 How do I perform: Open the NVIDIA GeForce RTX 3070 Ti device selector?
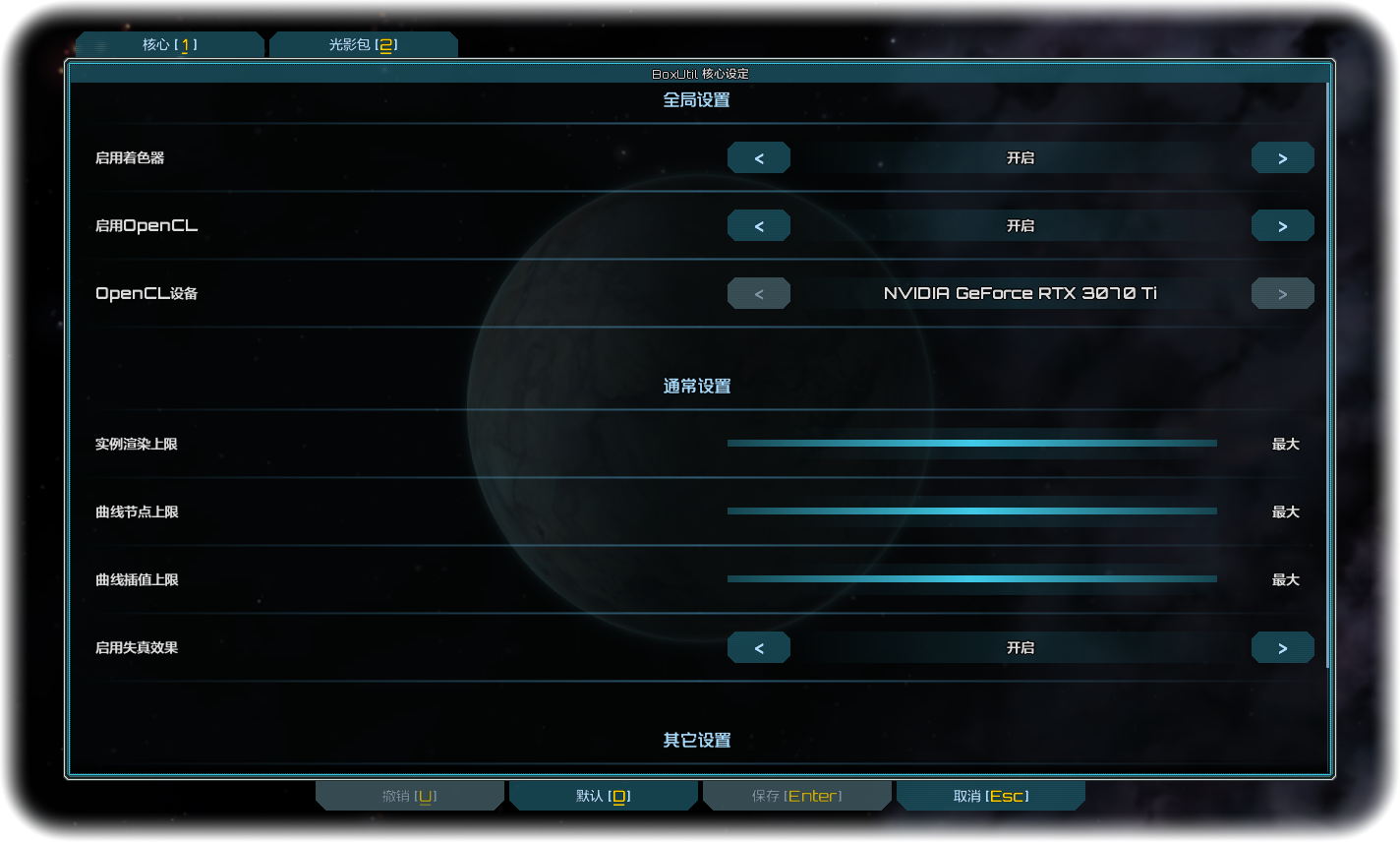tap(1021, 292)
